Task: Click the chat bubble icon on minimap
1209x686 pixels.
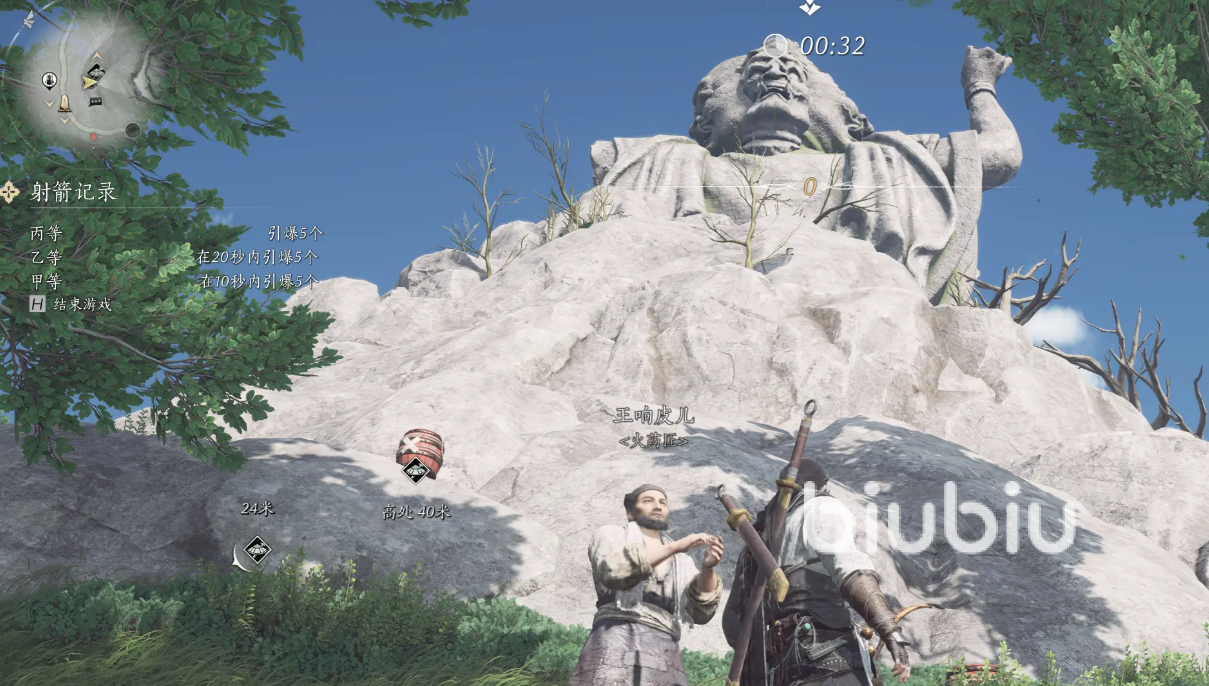Action: click(x=96, y=101)
